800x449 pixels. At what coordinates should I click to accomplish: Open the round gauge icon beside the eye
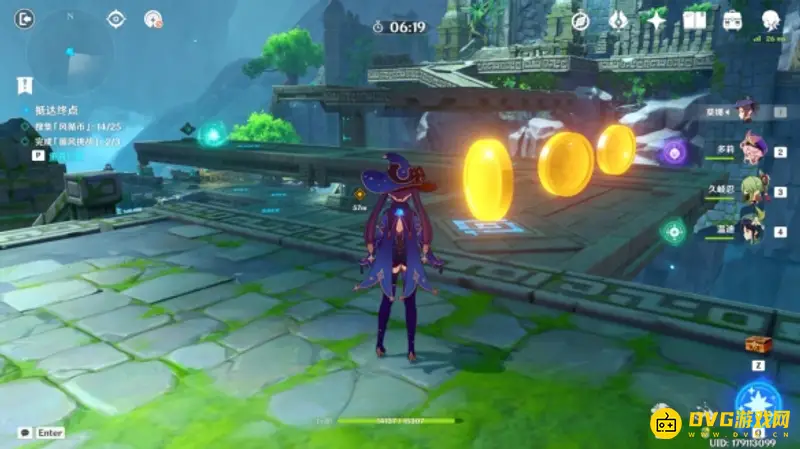pos(153,19)
